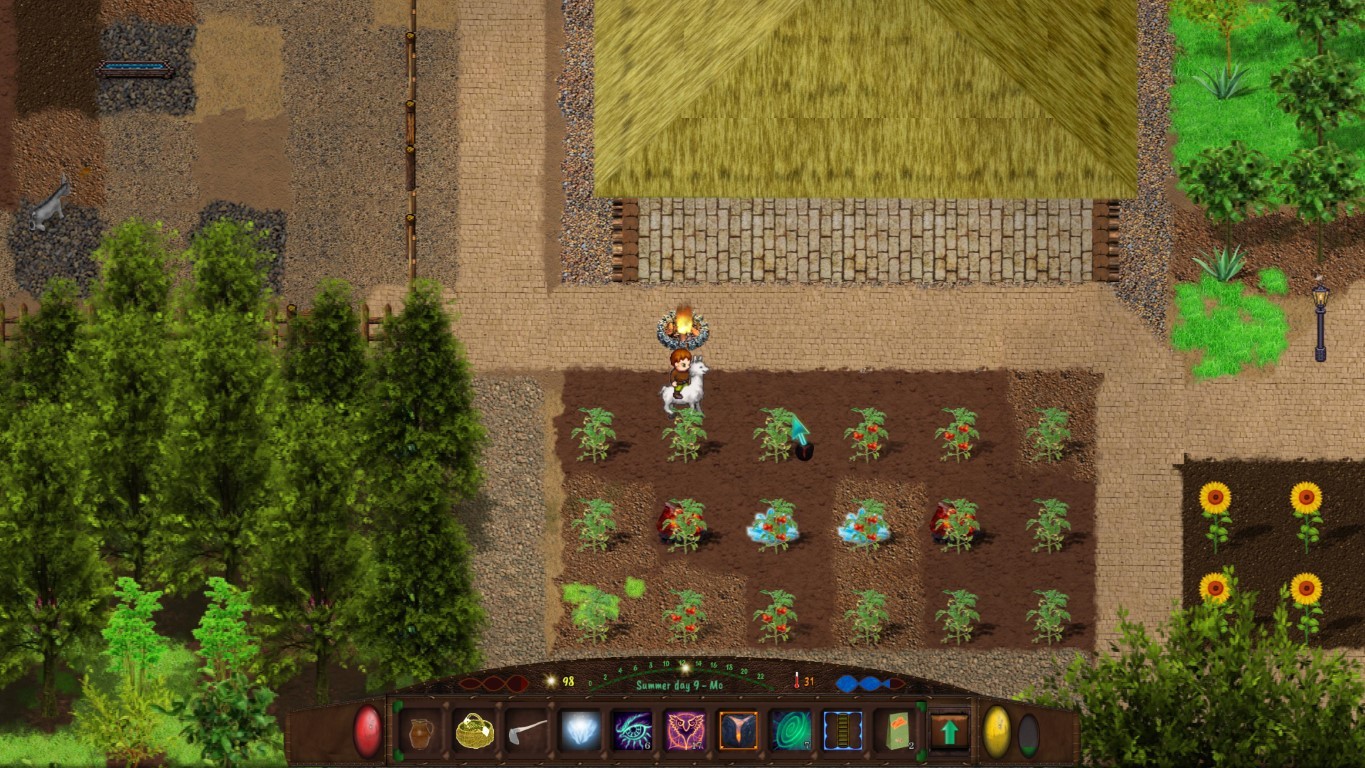Click the dark green oval gem

tap(1028, 734)
